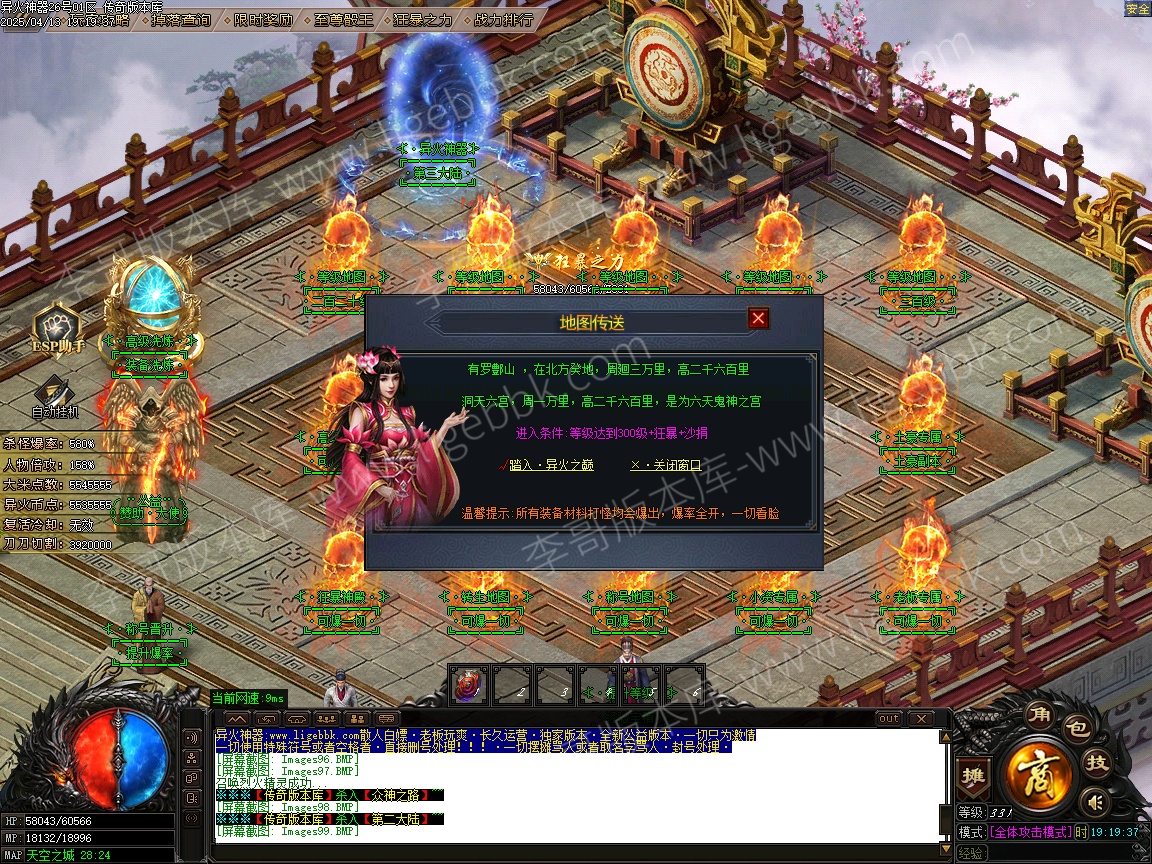Open the 限时奖励 top menu
The height and width of the screenshot is (864, 1152).
click(x=264, y=19)
